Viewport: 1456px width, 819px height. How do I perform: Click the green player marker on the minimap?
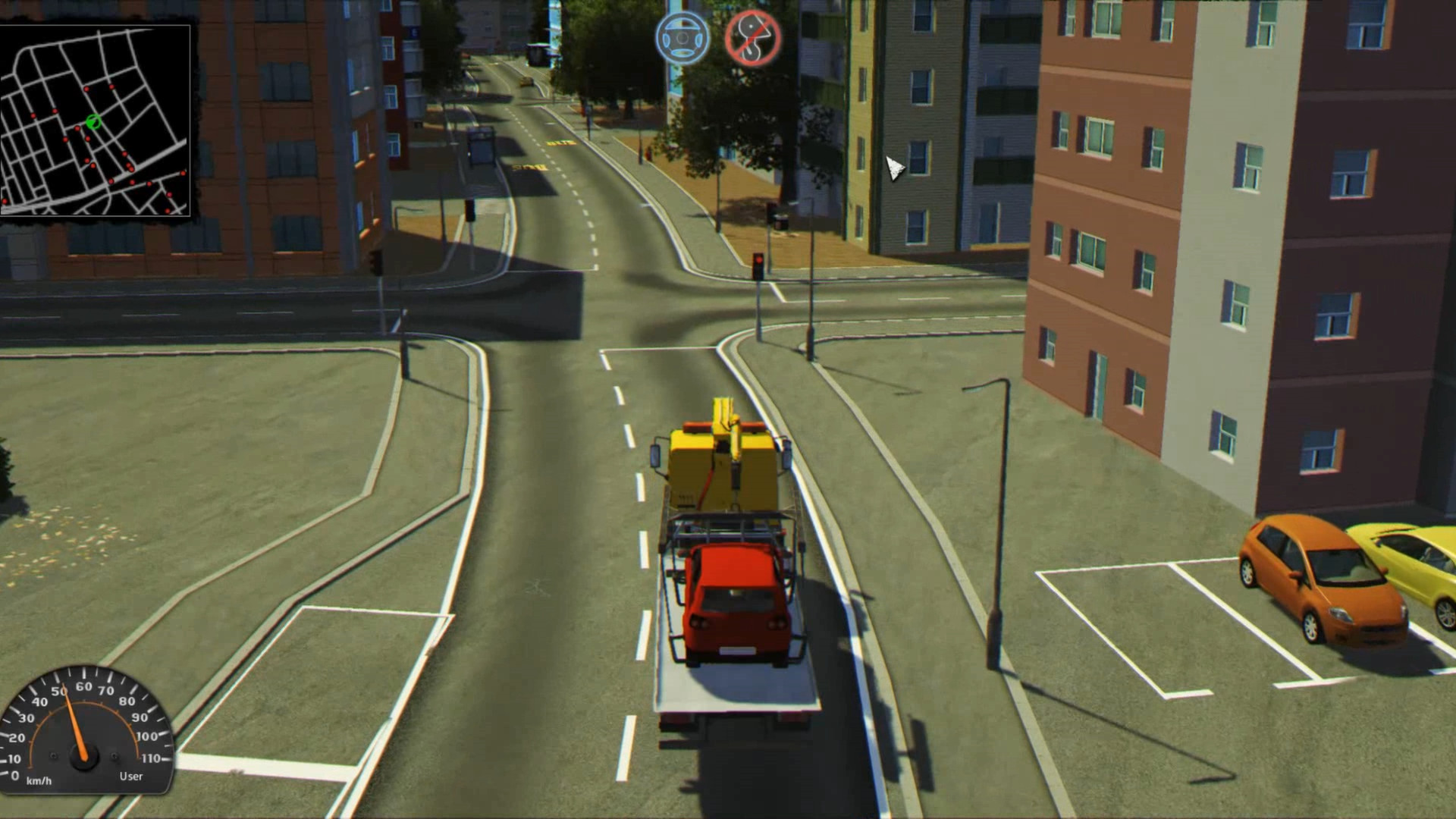coord(93,121)
